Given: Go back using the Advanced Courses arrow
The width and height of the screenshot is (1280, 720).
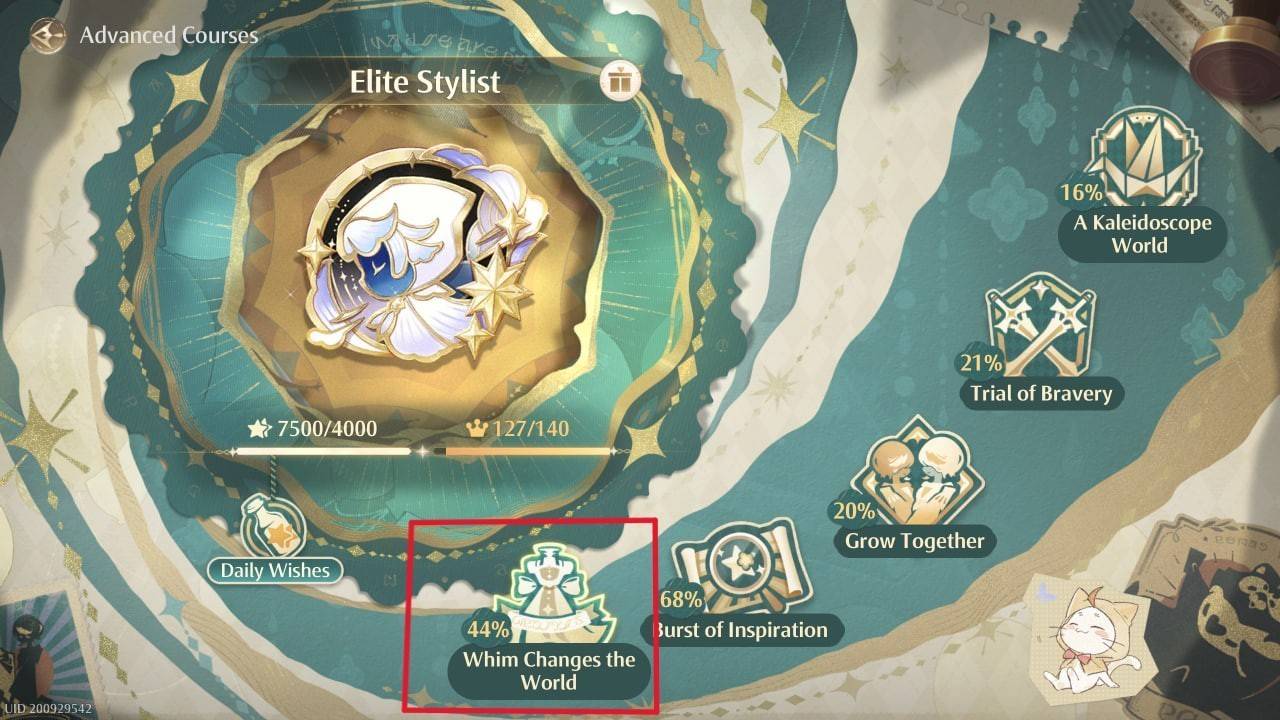Looking at the screenshot, I should 46,37.
